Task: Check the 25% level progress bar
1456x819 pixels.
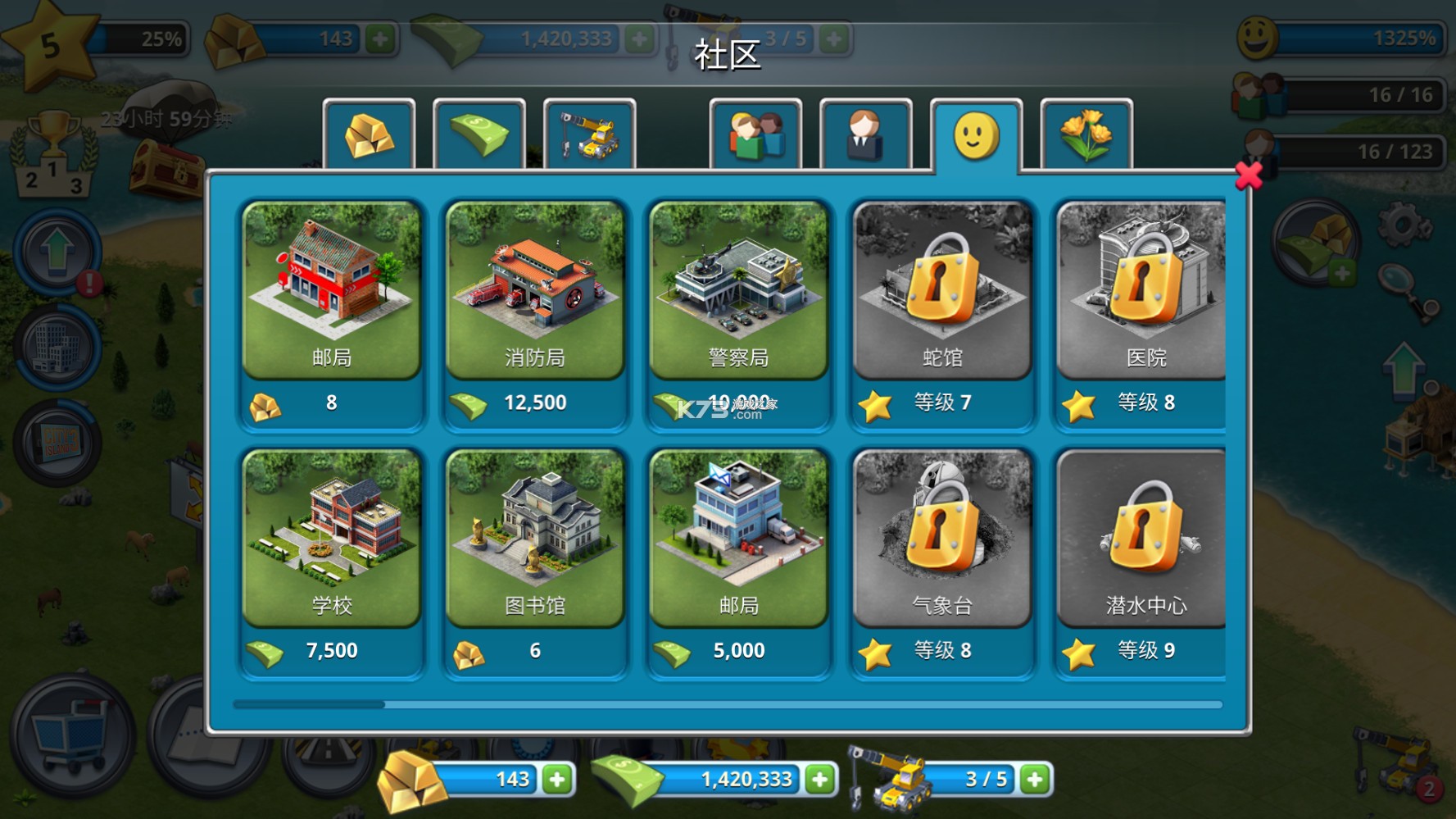Action: [139, 38]
